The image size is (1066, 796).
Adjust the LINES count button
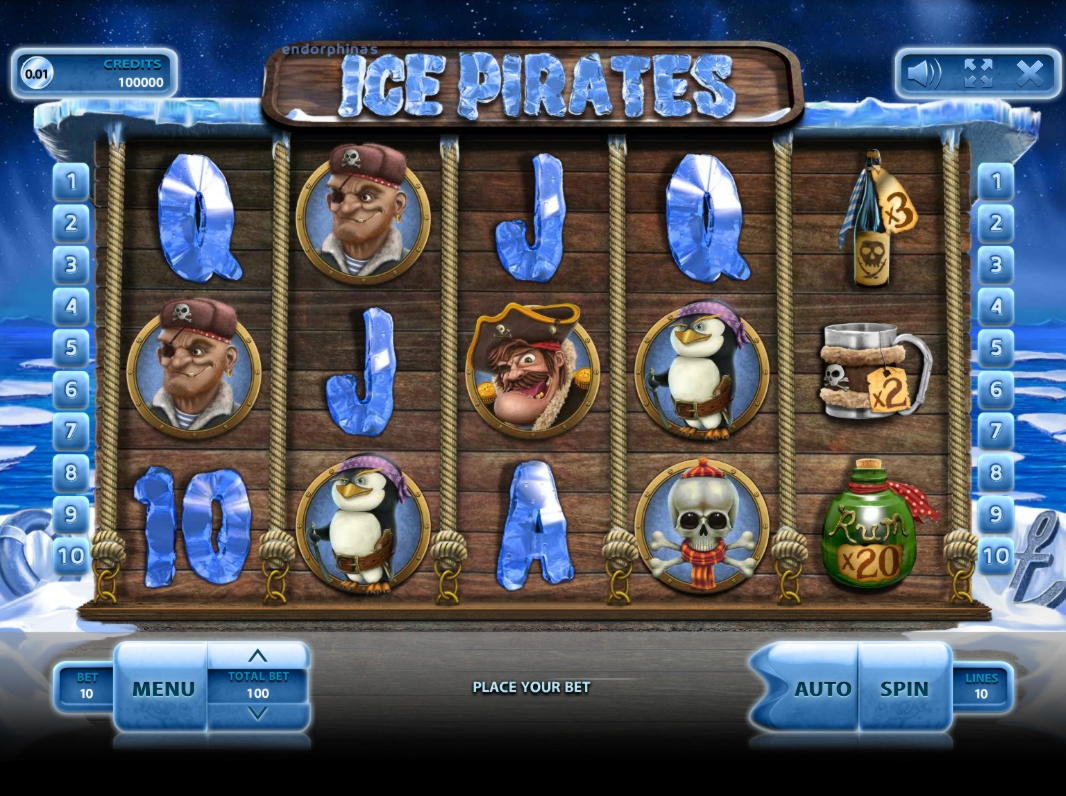(x=981, y=686)
